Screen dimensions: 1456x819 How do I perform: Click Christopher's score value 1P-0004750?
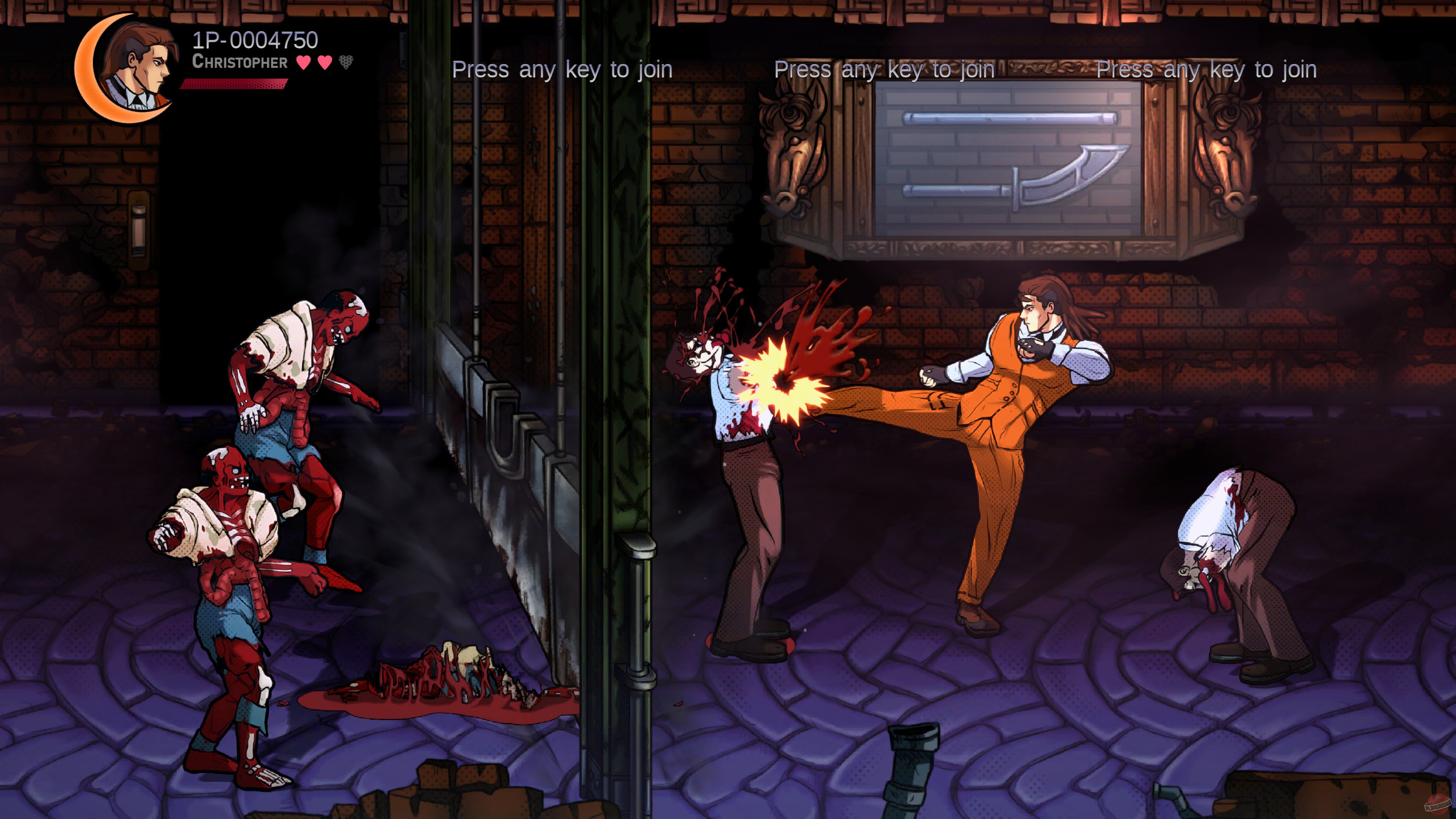(x=254, y=40)
